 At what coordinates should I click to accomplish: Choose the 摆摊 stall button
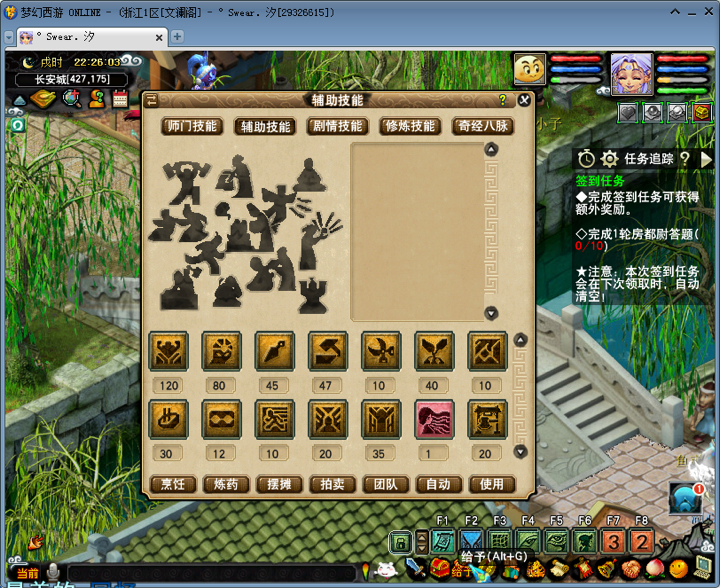[x=279, y=484]
